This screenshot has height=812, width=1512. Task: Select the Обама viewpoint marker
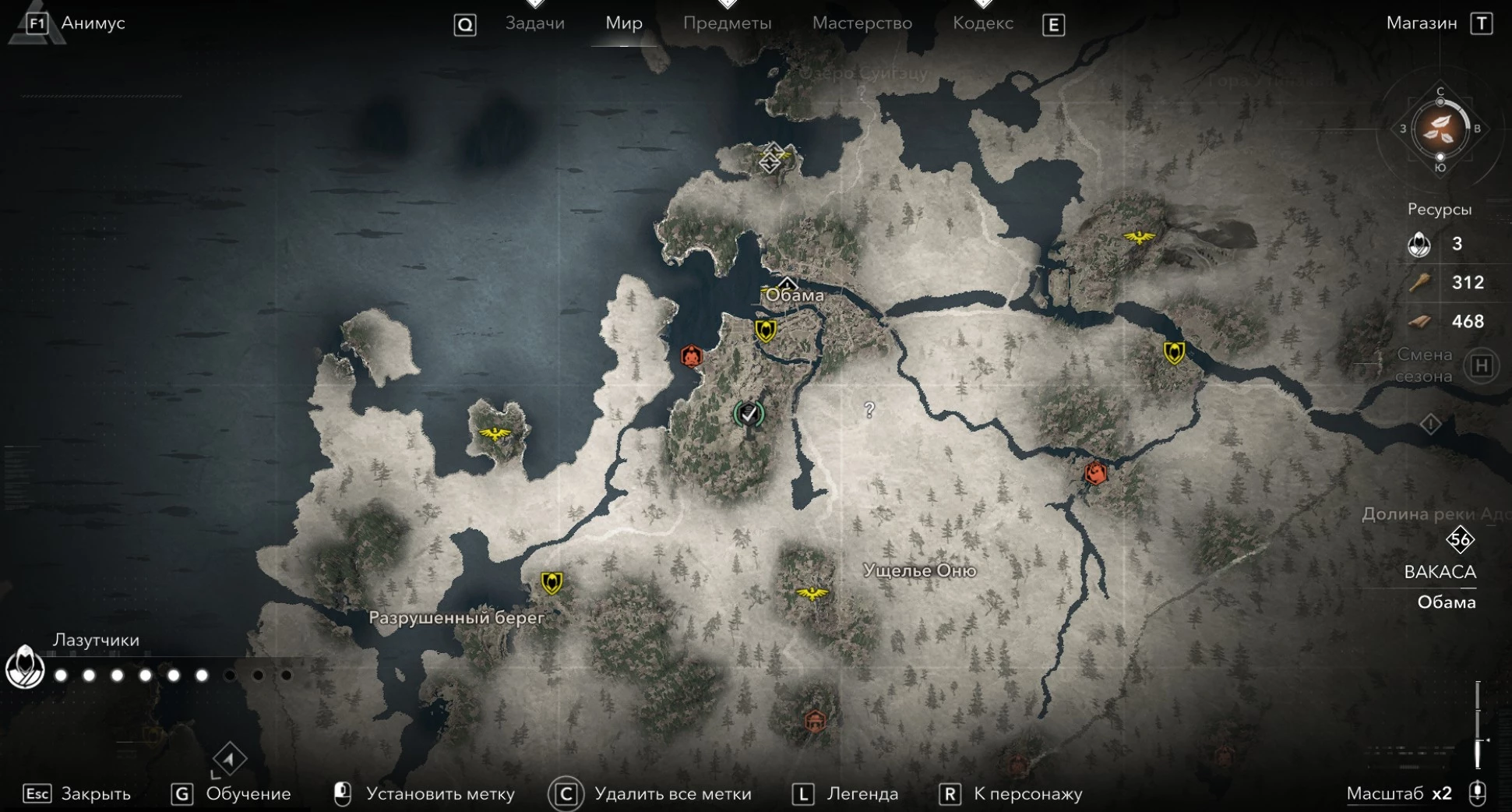click(x=787, y=283)
